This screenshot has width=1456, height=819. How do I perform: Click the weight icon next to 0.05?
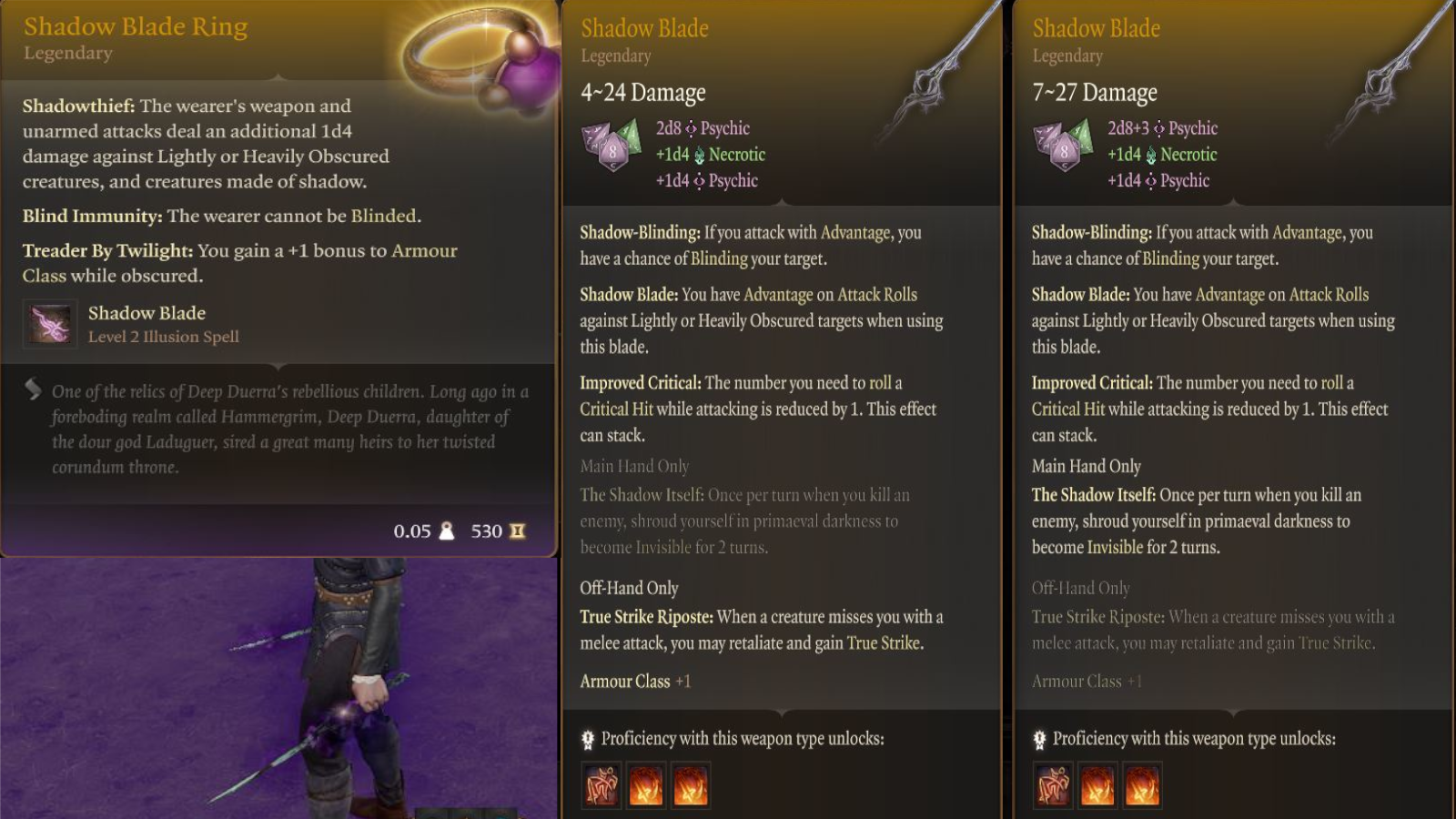click(x=448, y=531)
